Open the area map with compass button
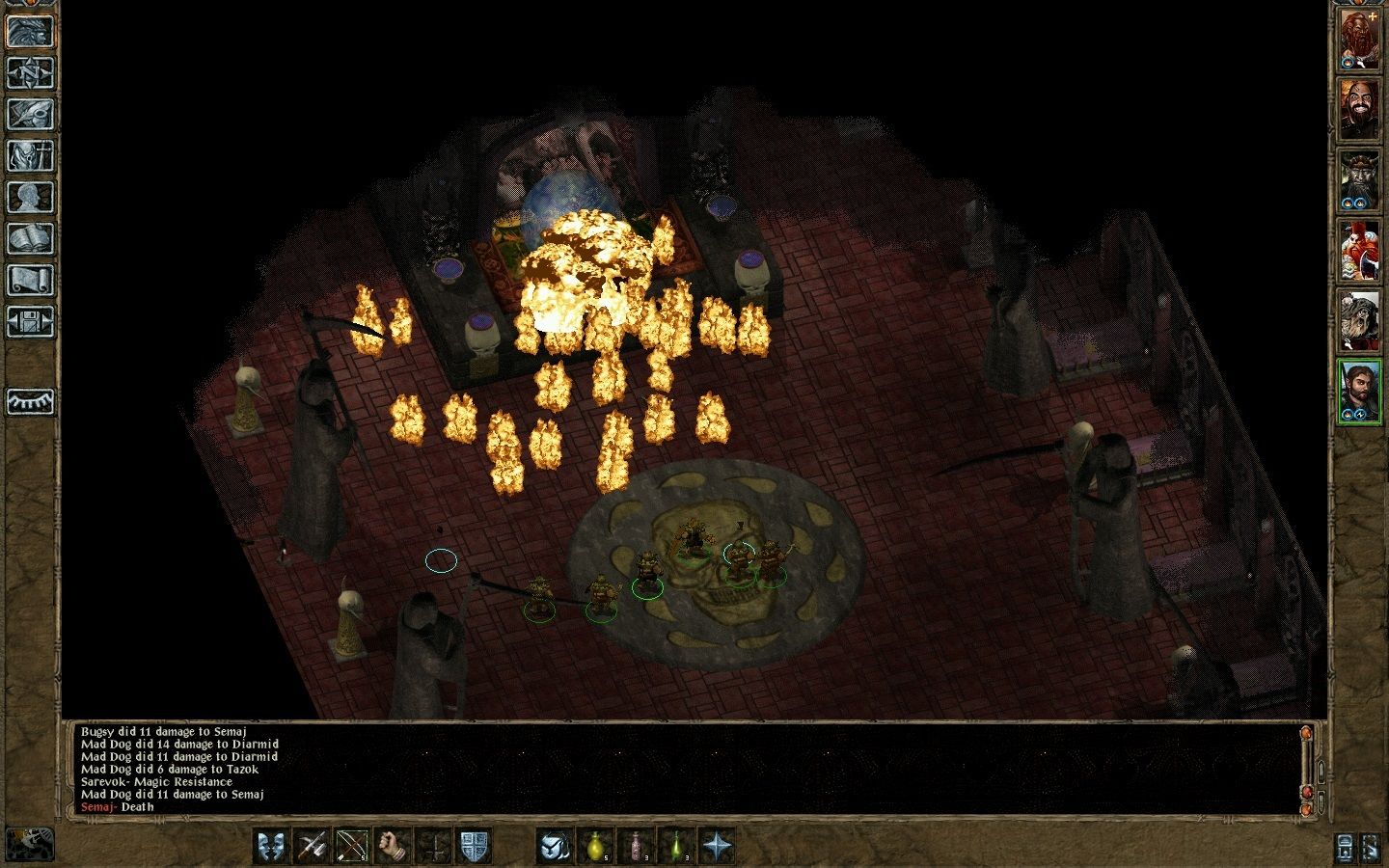Image resolution: width=1389 pixels, height=868 pixels. click(30, 72)
